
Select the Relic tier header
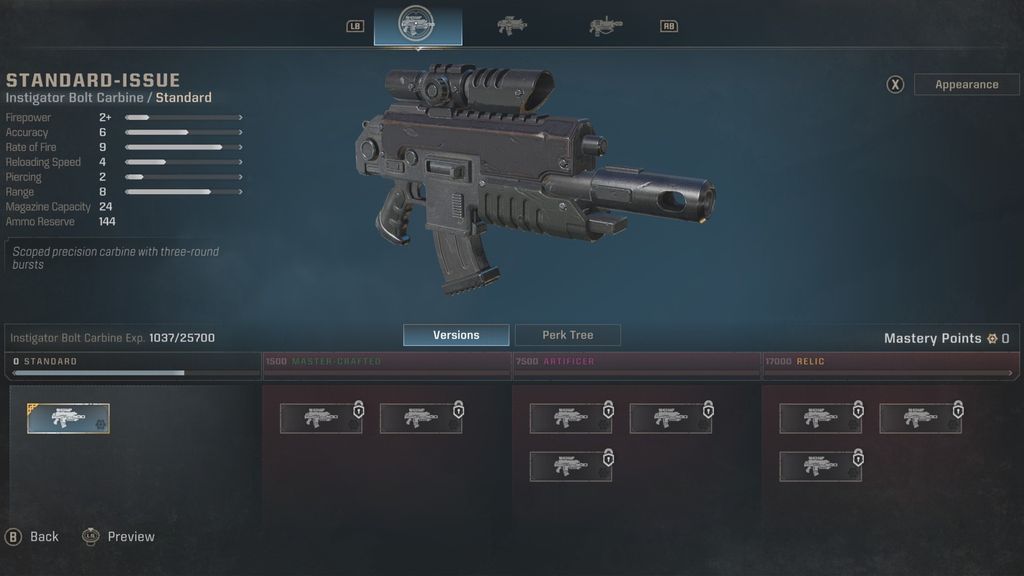[x=888, y=362]
